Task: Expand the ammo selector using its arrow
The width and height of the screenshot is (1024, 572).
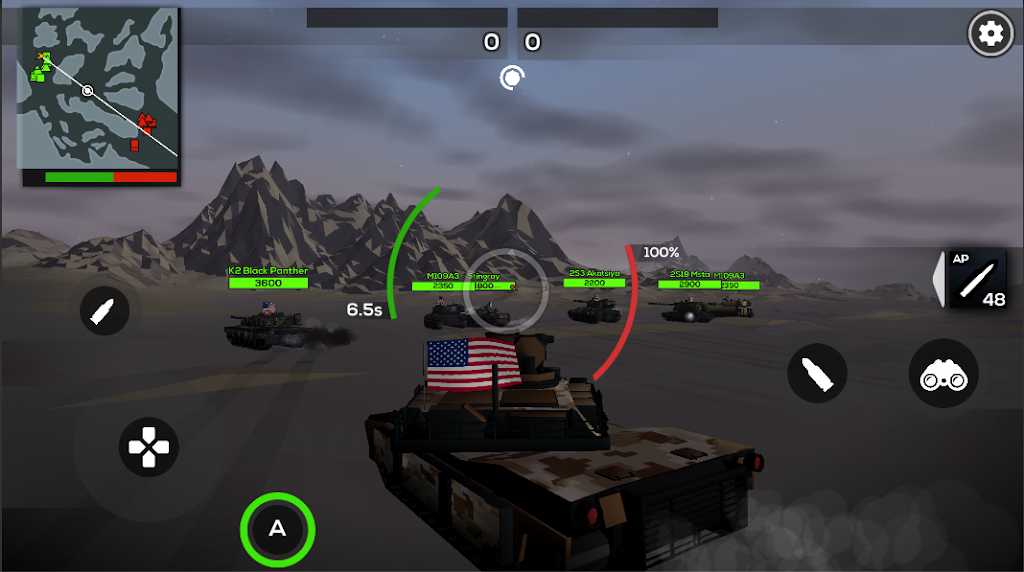Action: coord(938,278)
